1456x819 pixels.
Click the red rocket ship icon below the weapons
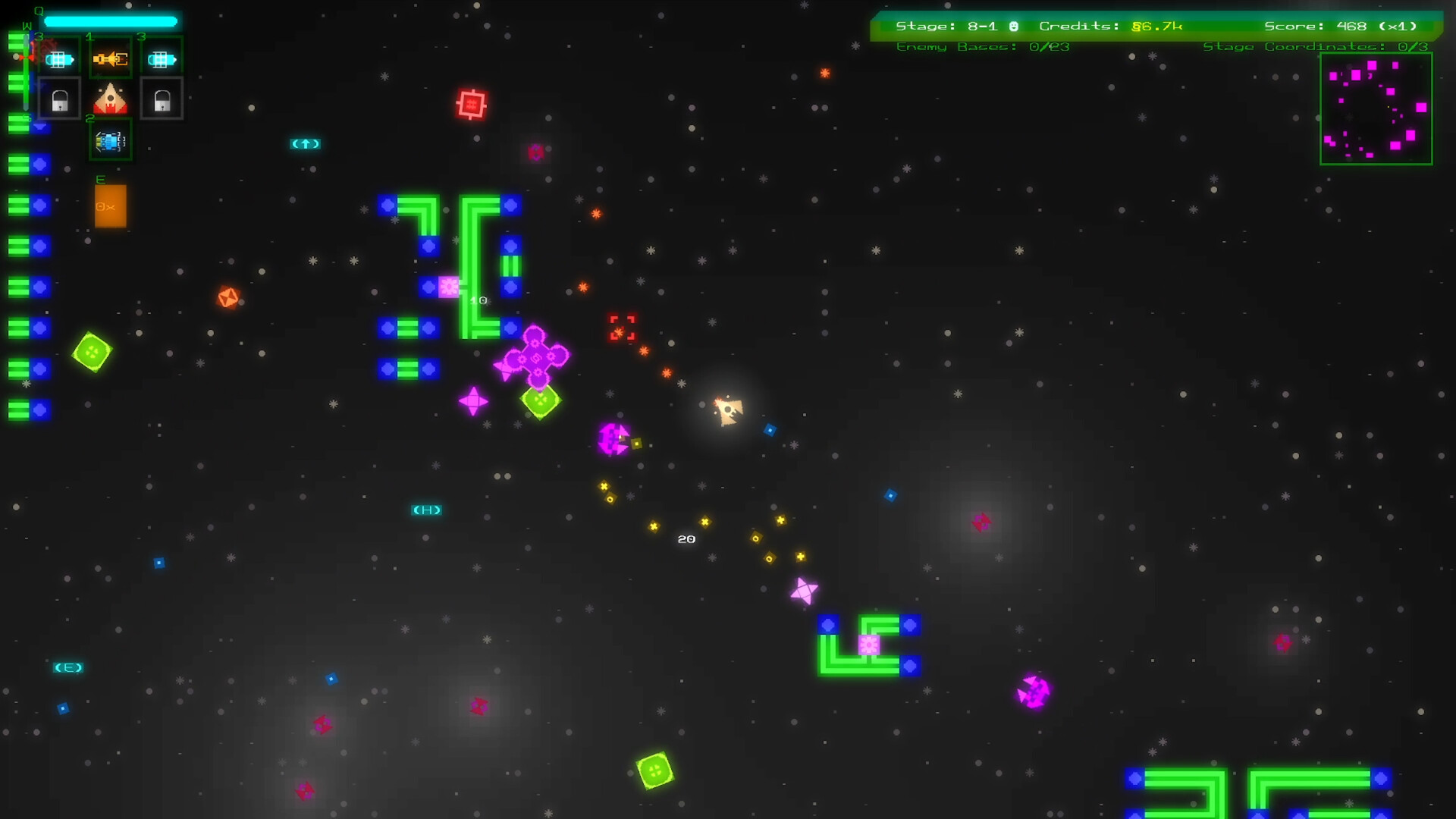pyautogui.click(x=110, y=97)
